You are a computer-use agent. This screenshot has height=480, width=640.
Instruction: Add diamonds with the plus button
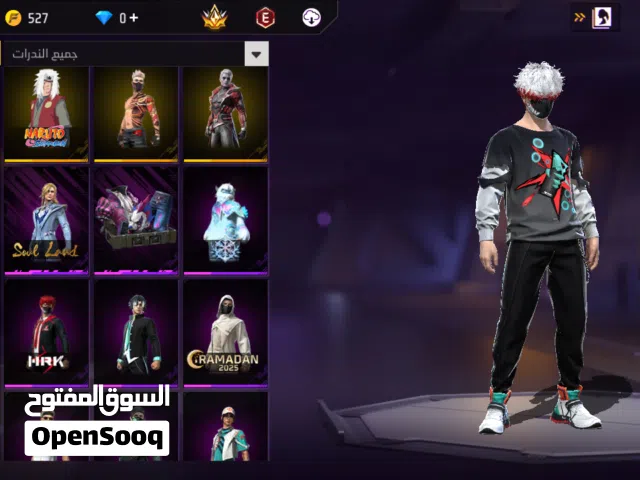click(135, 18)
